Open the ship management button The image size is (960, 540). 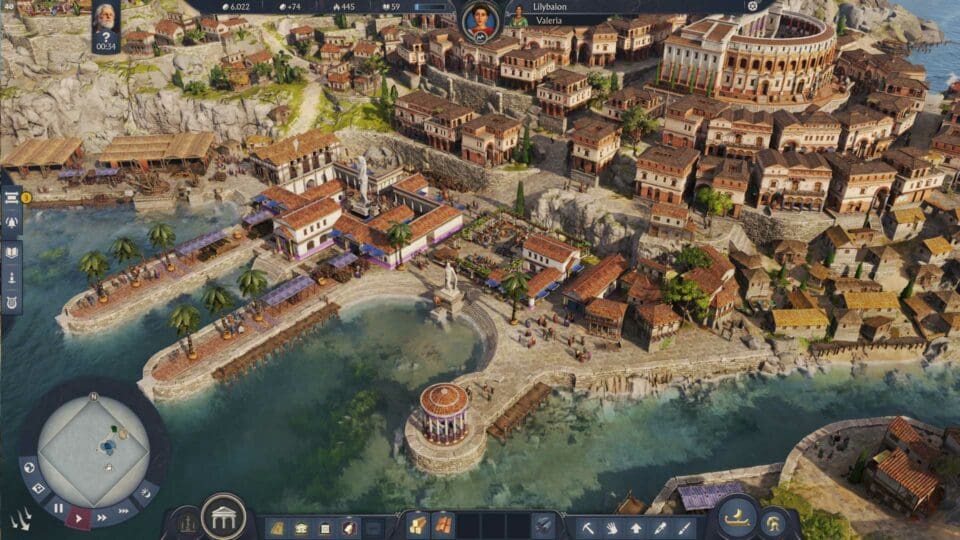point(735,517)
